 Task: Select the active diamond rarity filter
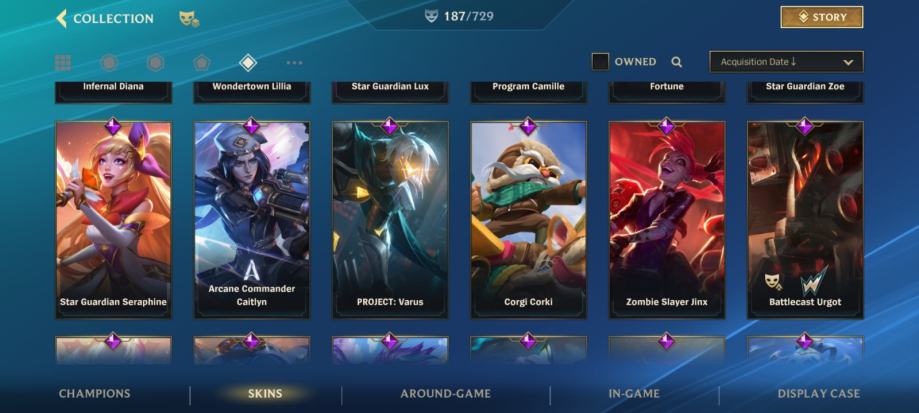point(248,63)
